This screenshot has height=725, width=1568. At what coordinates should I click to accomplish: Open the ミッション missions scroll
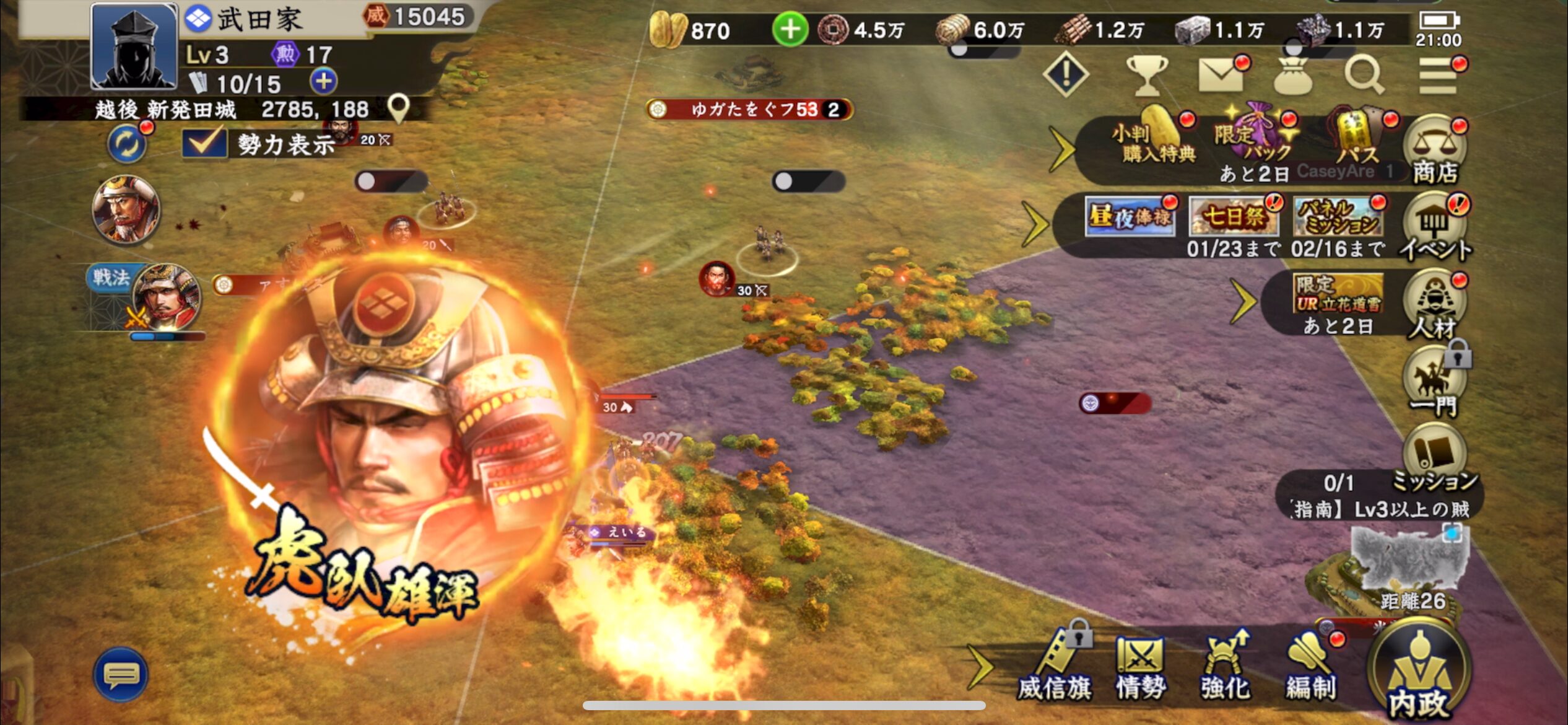[1435, 455]
